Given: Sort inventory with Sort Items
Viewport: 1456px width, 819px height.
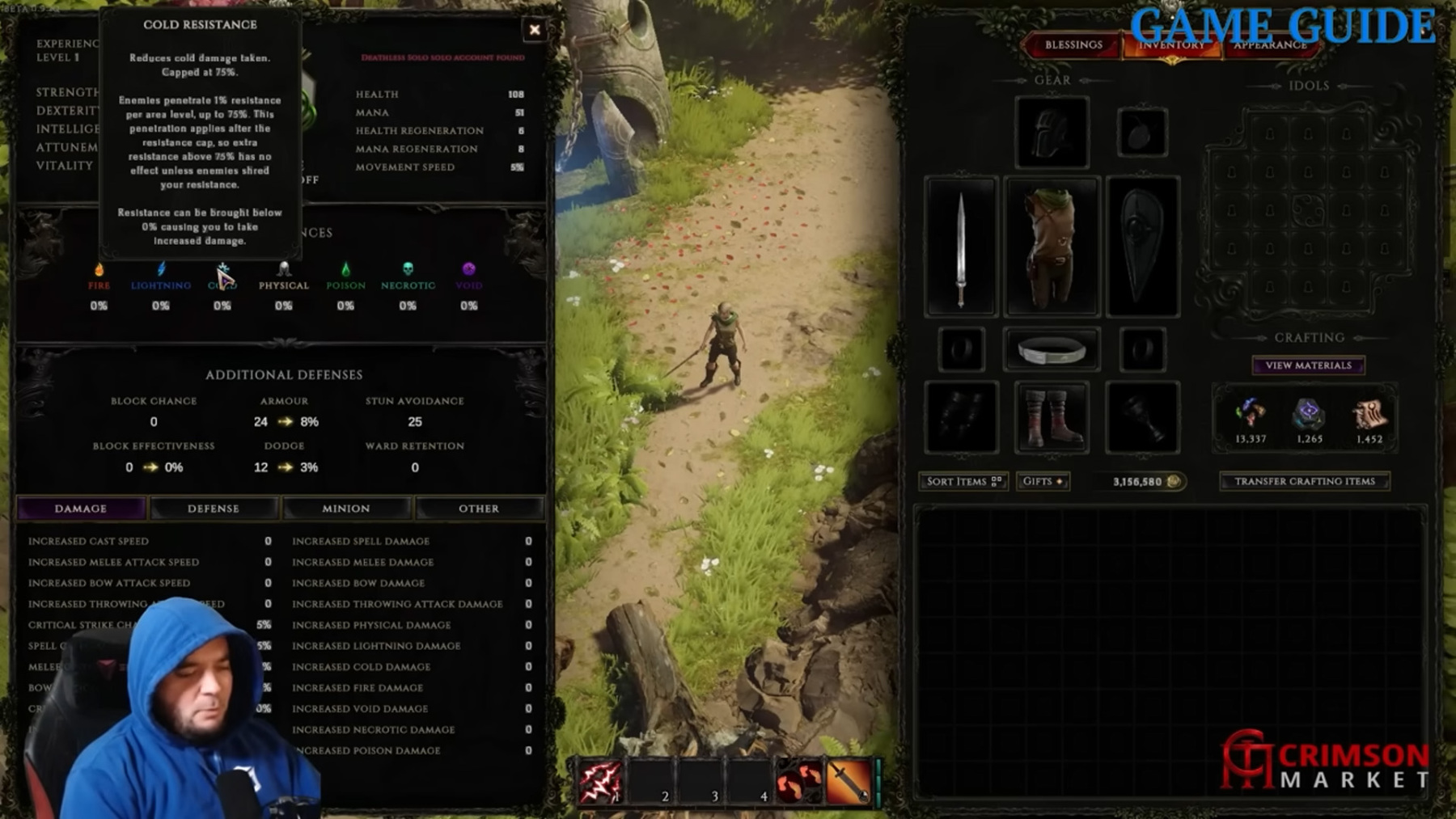Looking at the screenshot, I should pyautogui.click(x=963, y=481).
